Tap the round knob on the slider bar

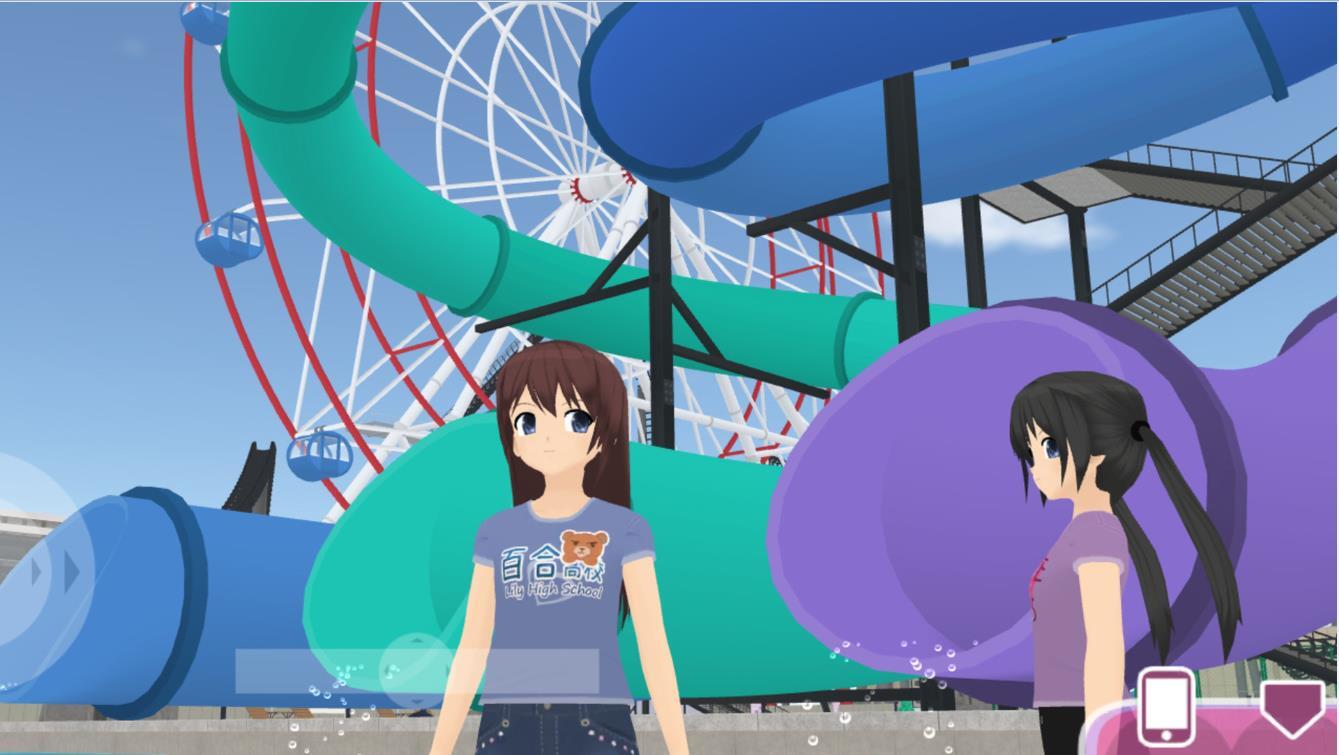(417, 668)
